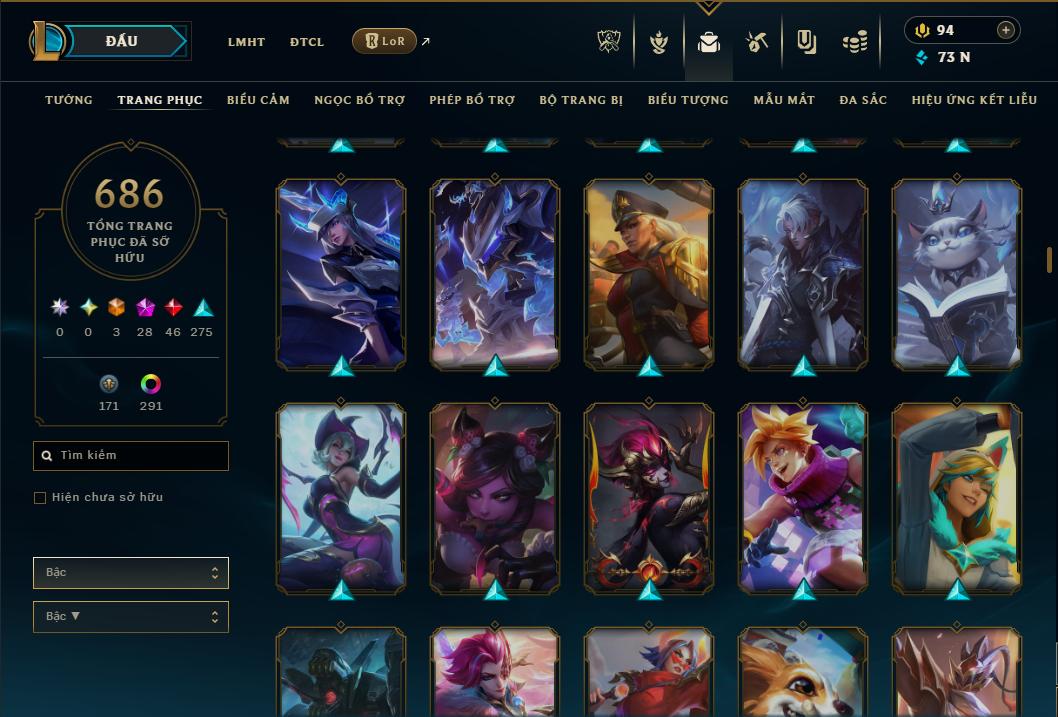
Task: Switch to the BIỂU TƯỢNG tab
Action: pos(688,100)
